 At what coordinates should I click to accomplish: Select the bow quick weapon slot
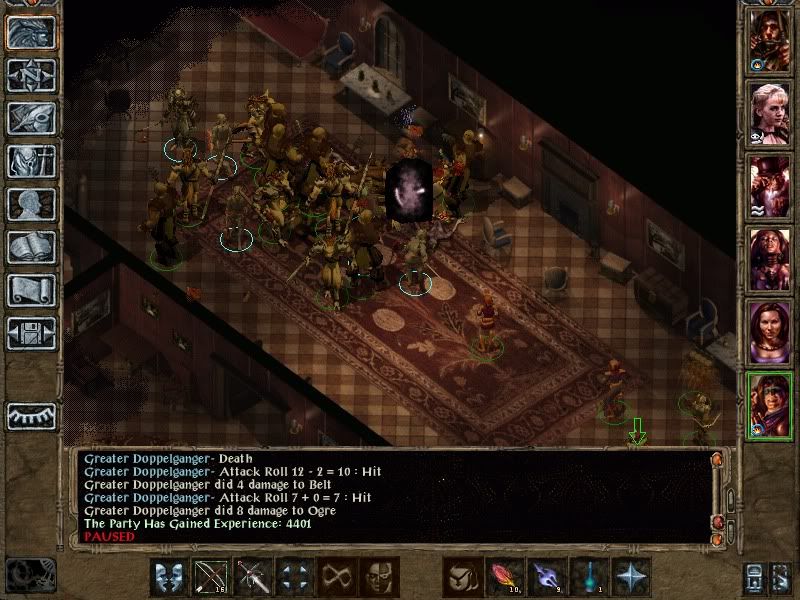pos(211,577)
